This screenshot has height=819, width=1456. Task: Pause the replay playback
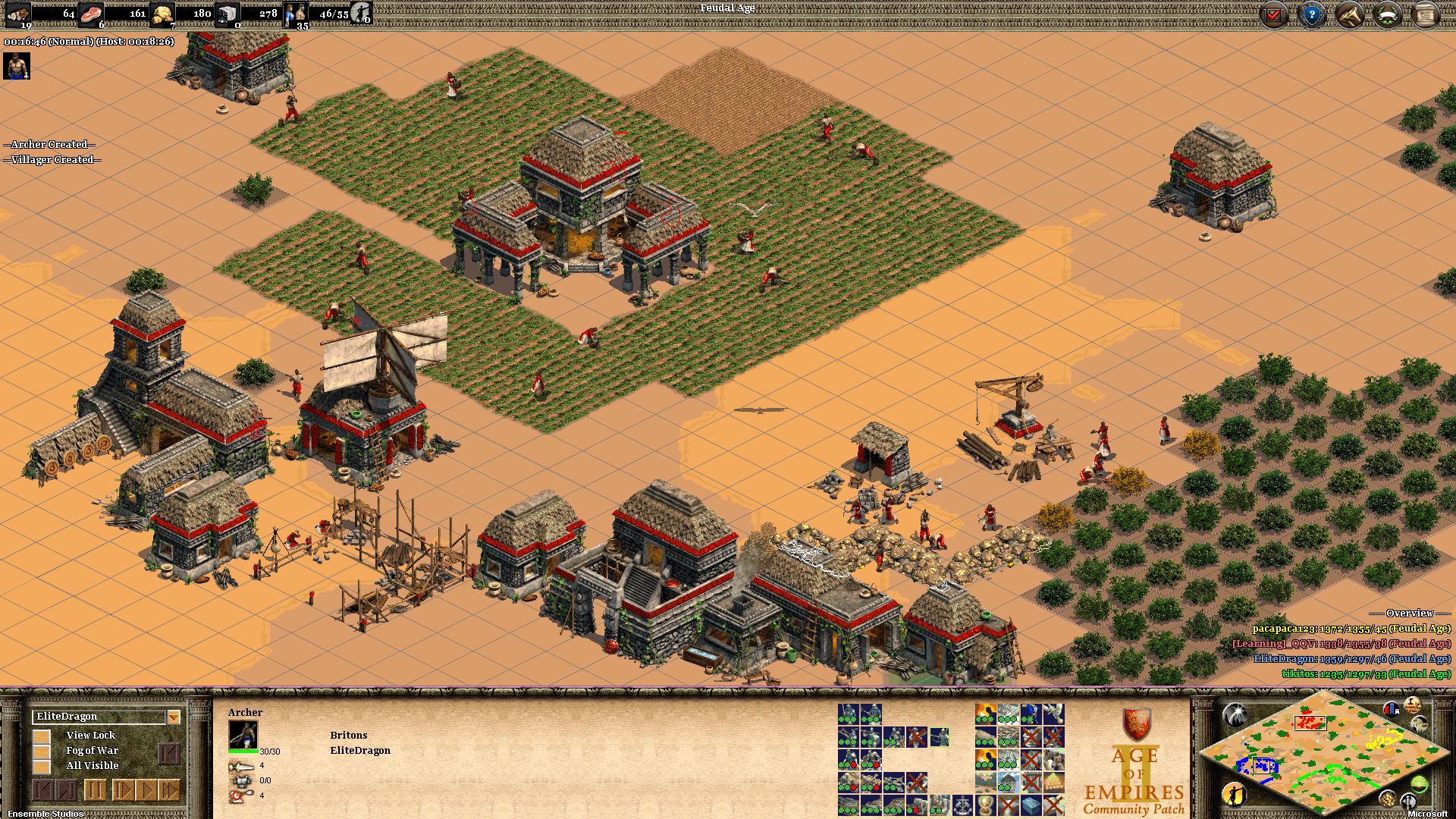[95, 791]
